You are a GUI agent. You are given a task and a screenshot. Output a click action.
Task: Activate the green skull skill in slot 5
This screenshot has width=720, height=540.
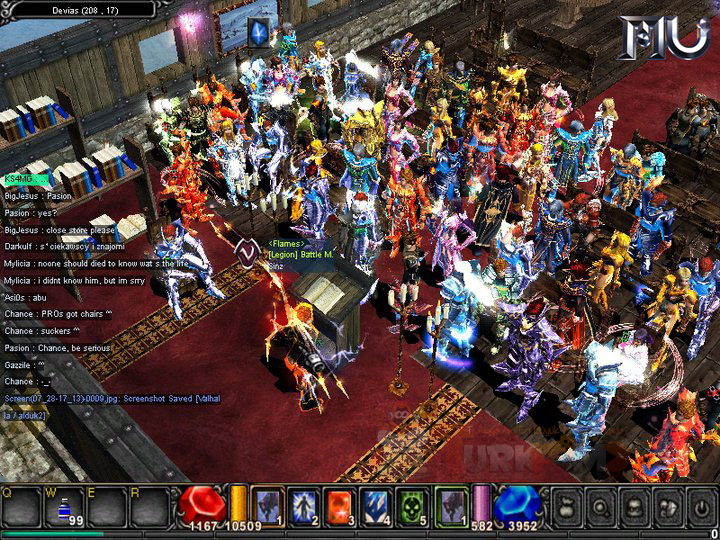point(412,506)
